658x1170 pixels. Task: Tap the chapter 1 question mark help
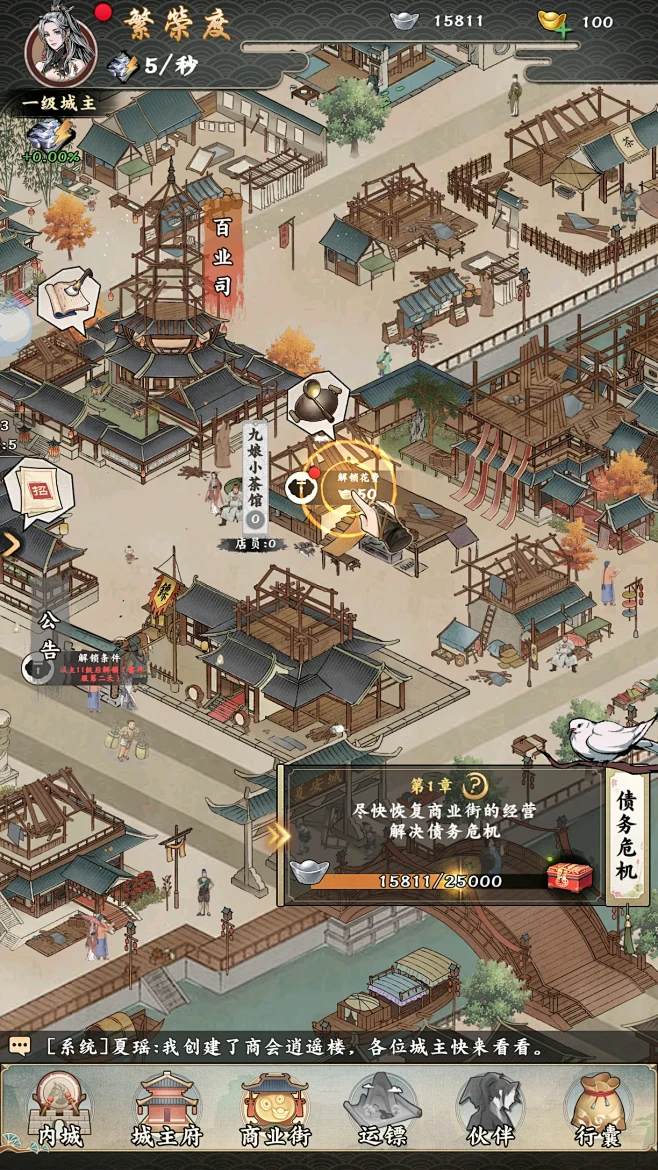point(478,785)
